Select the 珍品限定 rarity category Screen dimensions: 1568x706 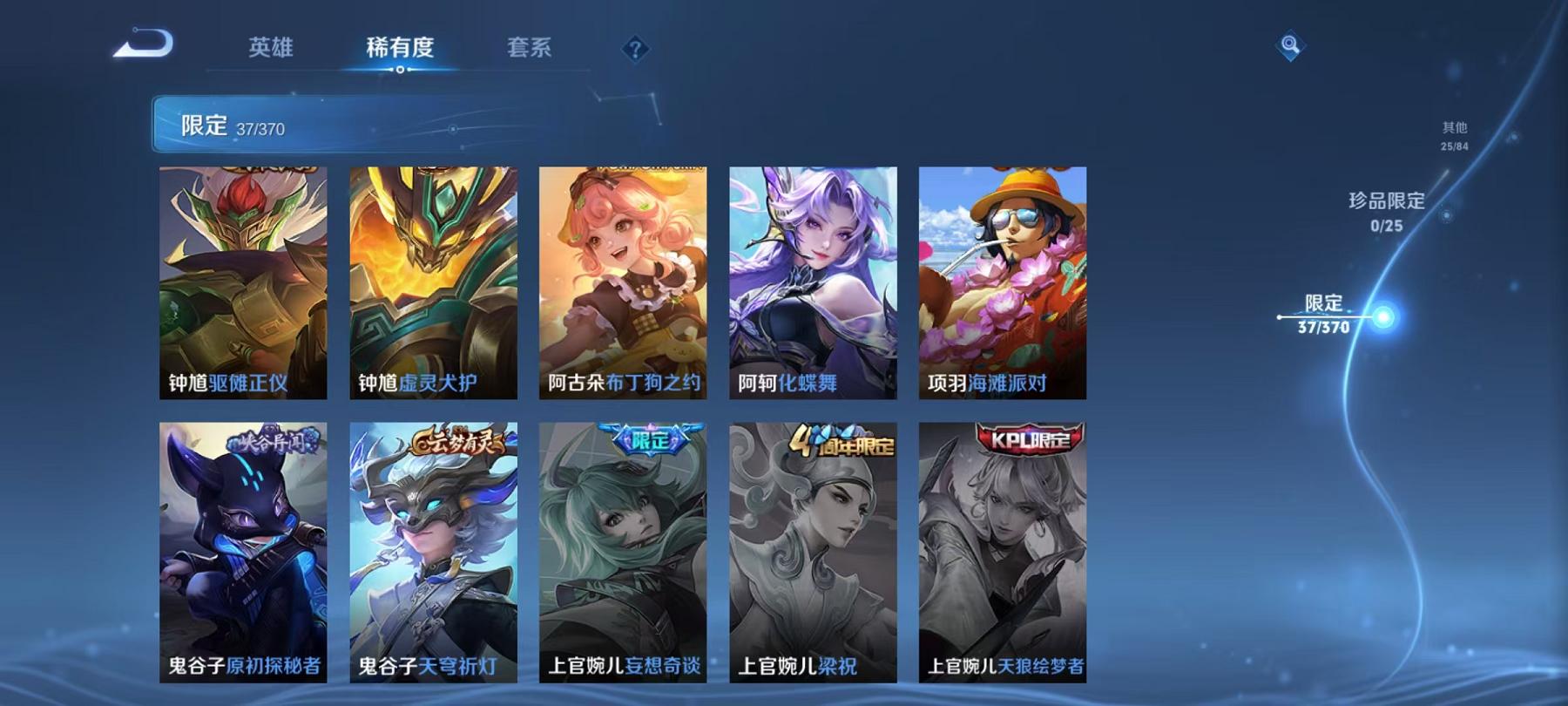pos(1385,211)
